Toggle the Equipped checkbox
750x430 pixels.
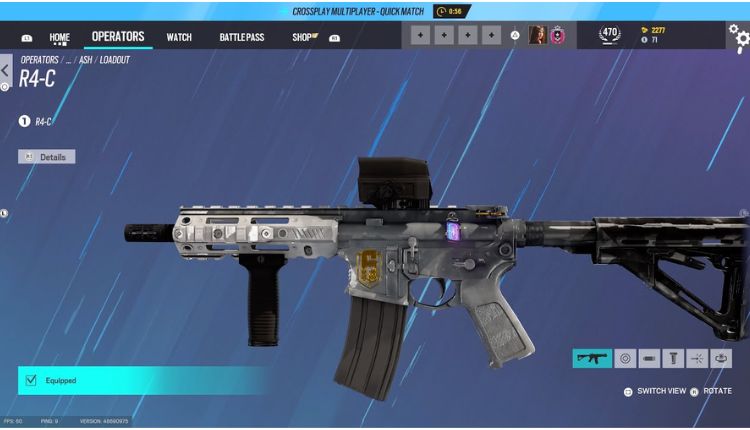[x=31, y=380]
